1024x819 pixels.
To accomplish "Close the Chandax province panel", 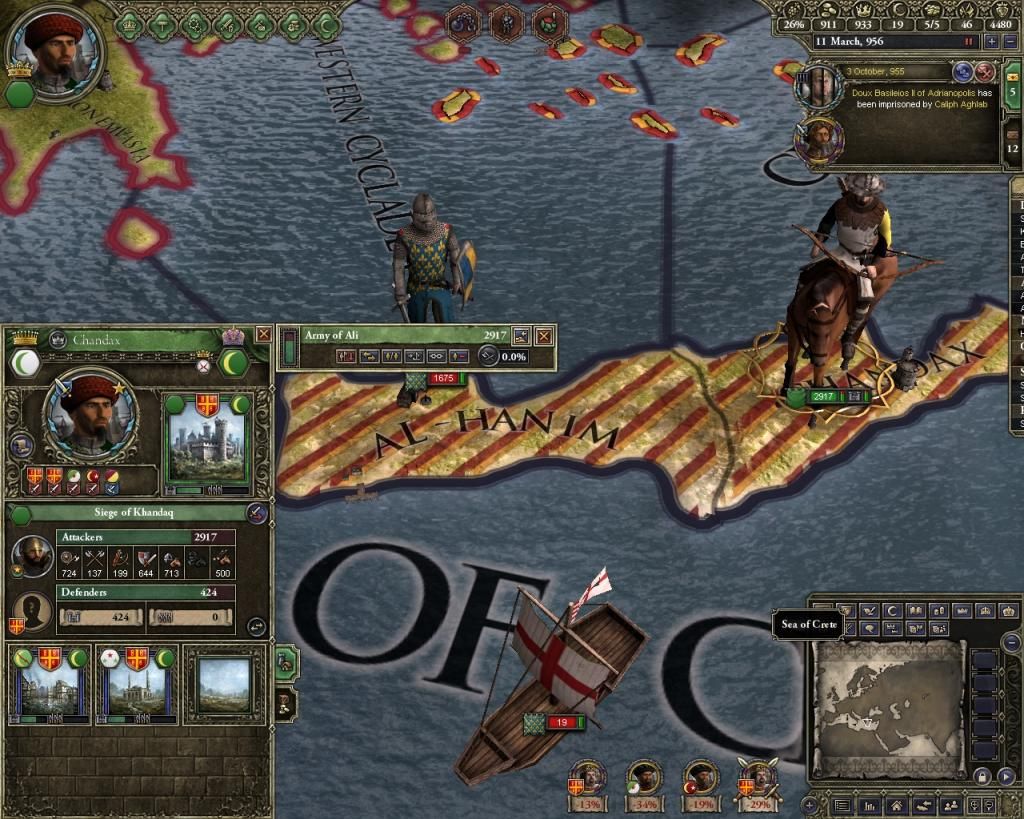I will (263, 334).
